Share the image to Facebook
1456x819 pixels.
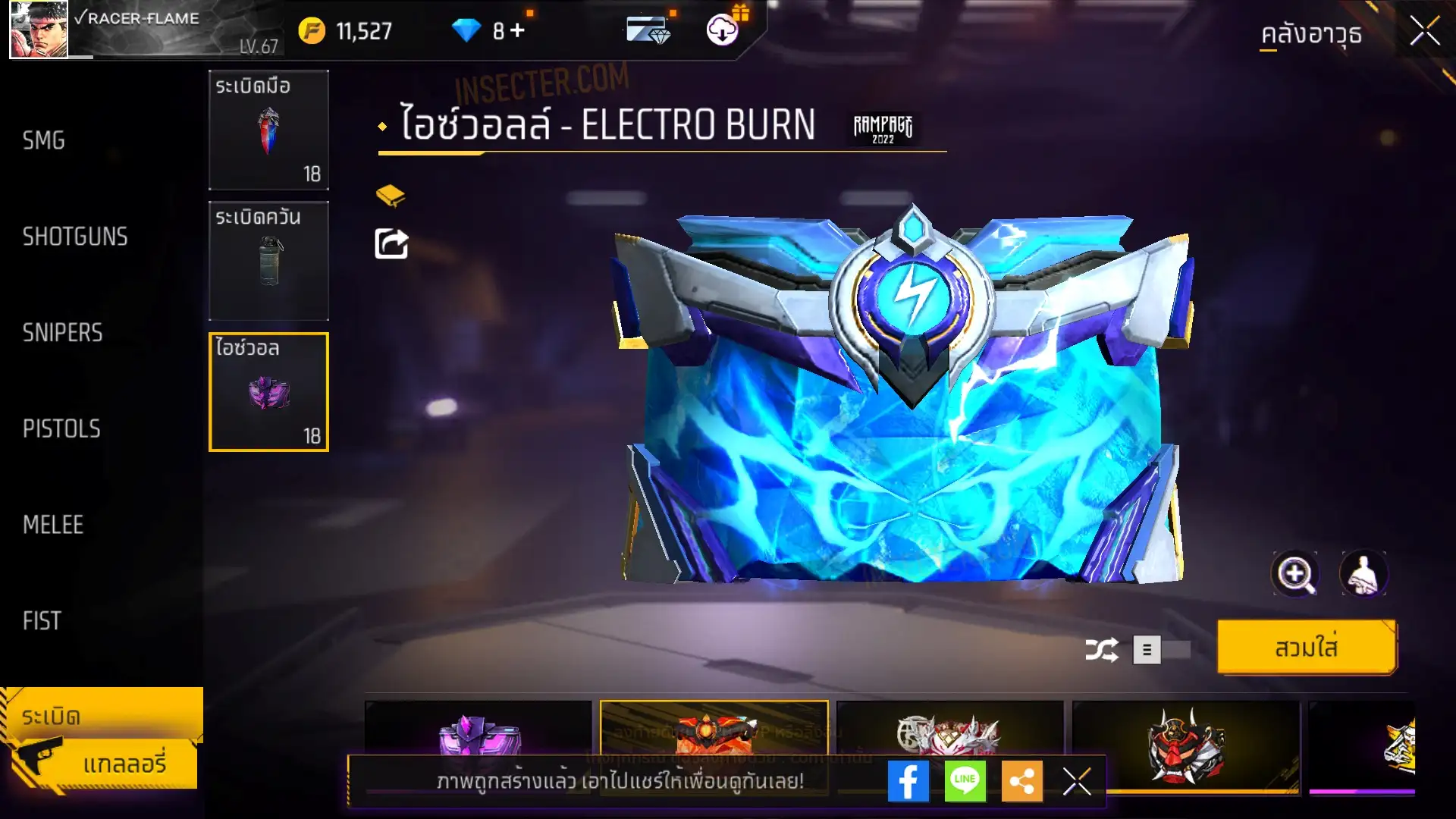pyautogui.click(x=908, y=781)
